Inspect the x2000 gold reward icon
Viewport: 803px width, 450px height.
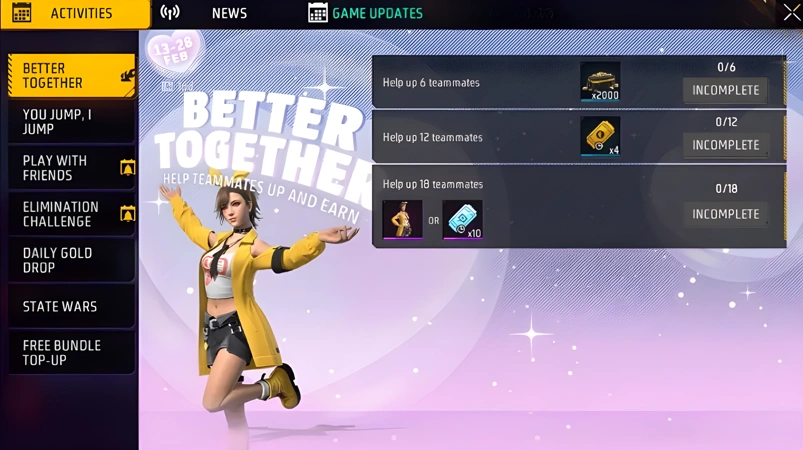click(600, 82)
